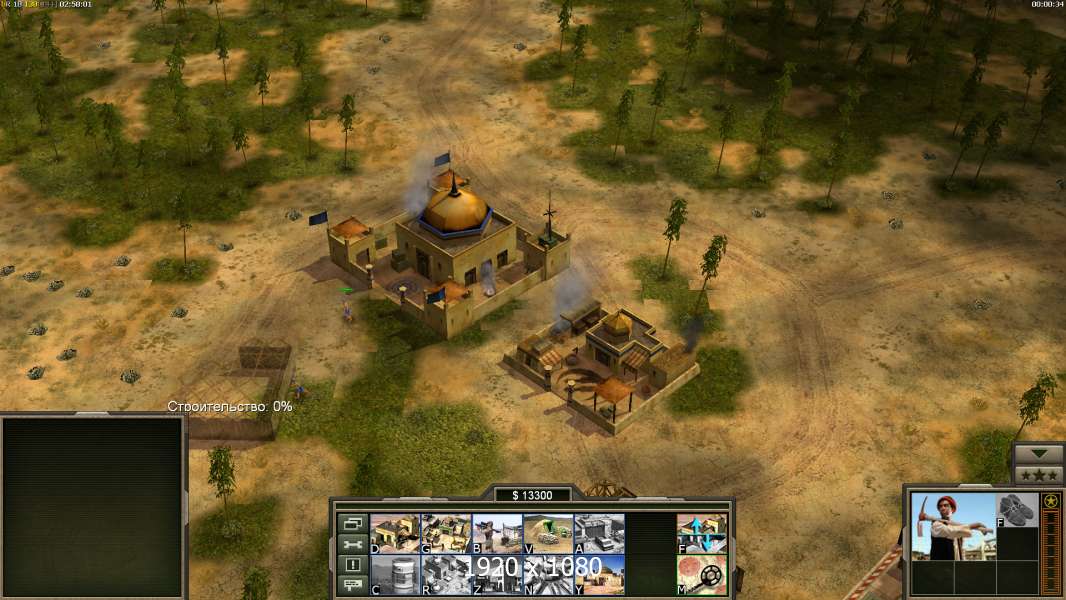Choose the compound building icon marked G

point(446,533)
